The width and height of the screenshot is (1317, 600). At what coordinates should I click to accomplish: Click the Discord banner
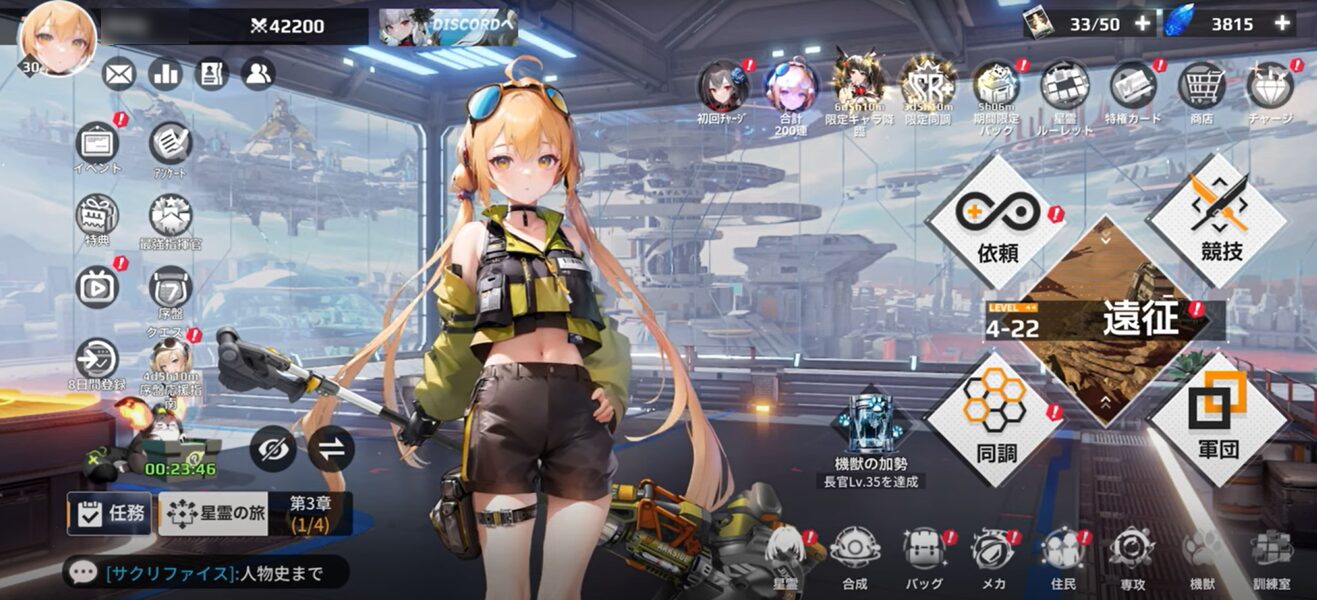click(448, 26)
